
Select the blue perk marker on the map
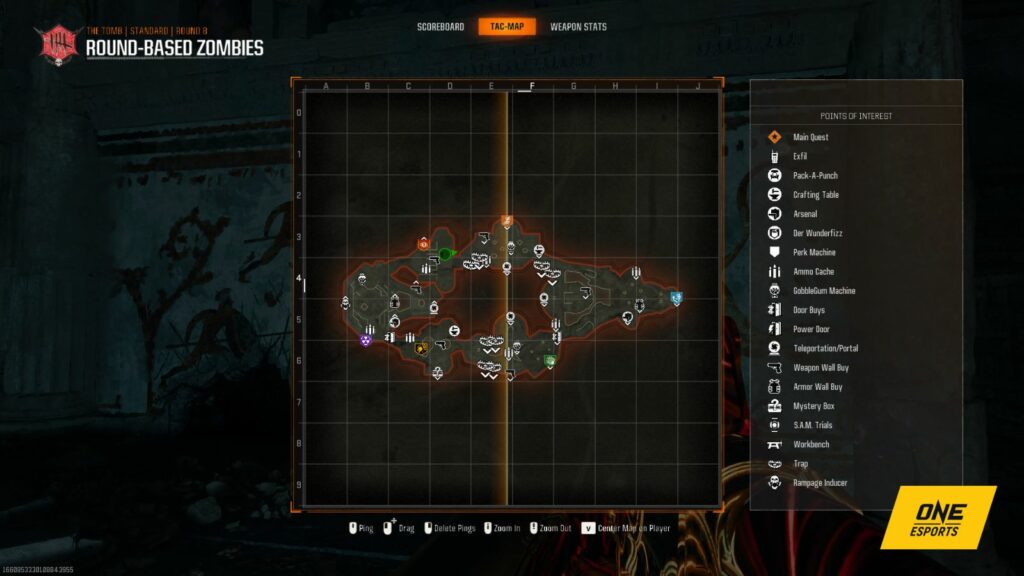[x=676, y=297]
